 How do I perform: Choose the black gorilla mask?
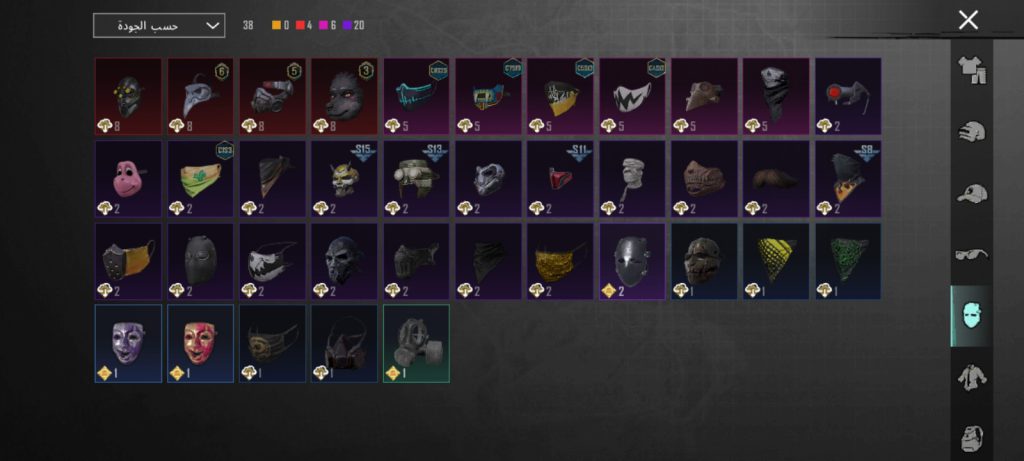(344, 96)
